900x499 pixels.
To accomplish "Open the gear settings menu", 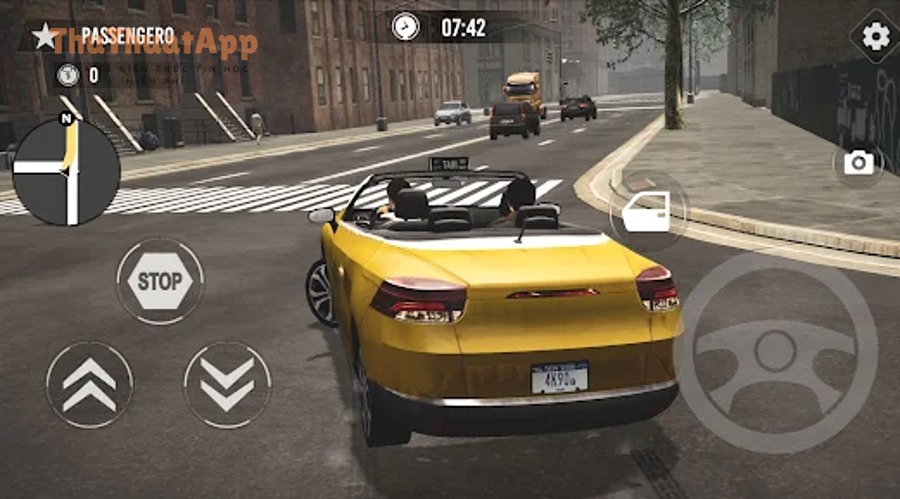I will click(875, 37).
